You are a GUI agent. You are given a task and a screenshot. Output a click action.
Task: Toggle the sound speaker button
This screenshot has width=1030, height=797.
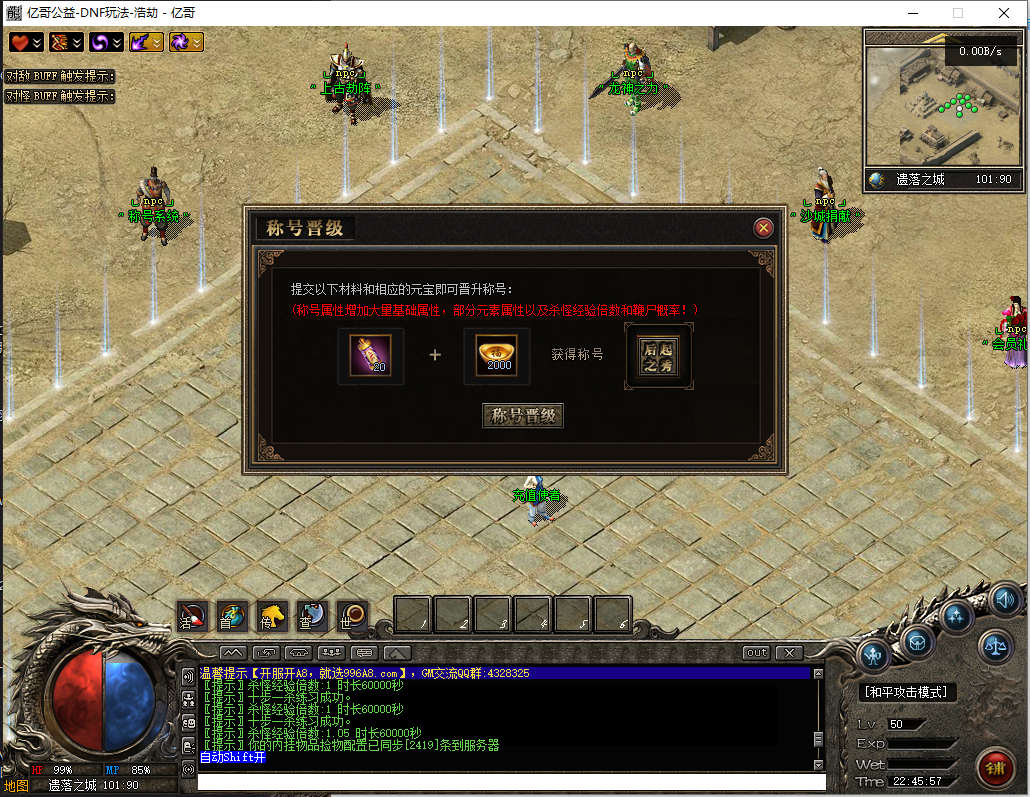(x=1005, y=600)
